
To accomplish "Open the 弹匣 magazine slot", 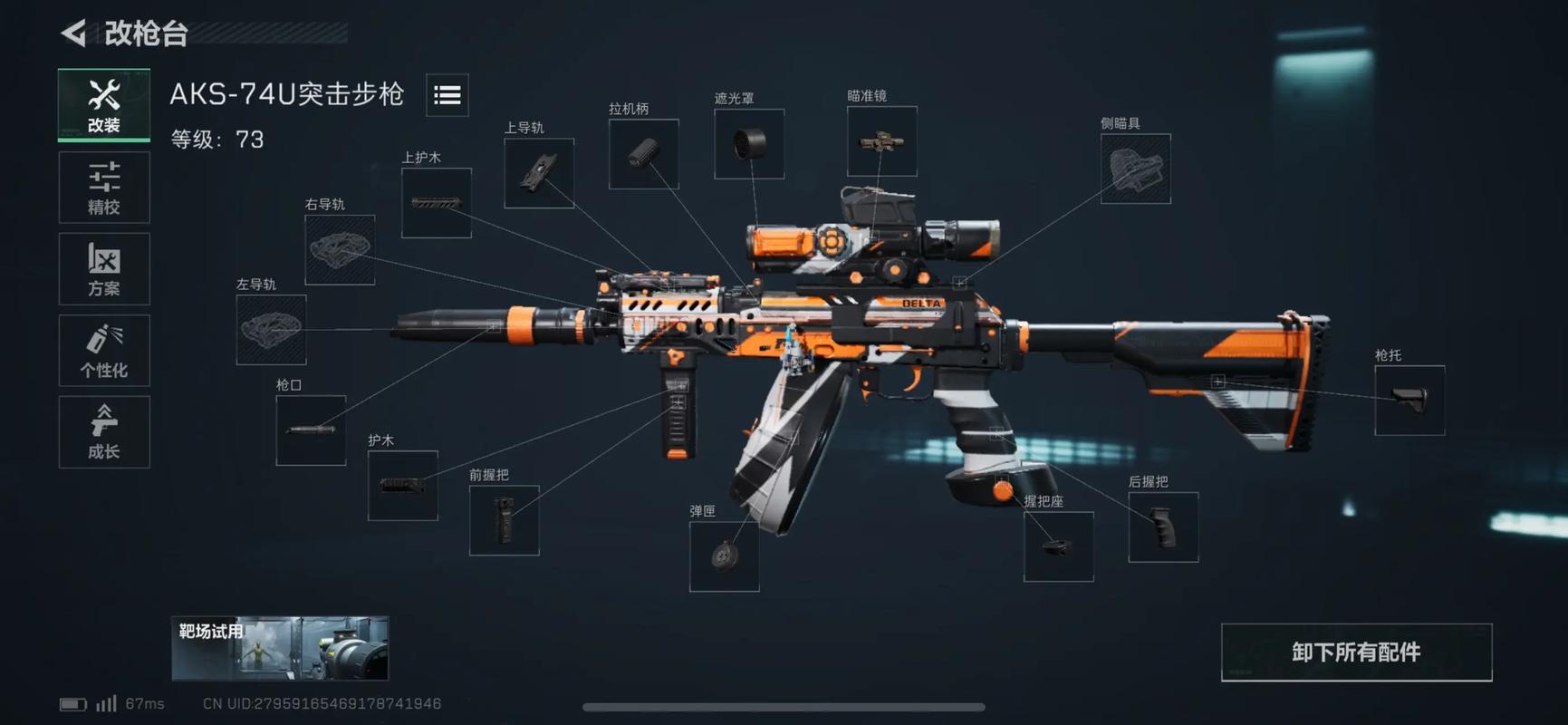I will tap(725, 556).
